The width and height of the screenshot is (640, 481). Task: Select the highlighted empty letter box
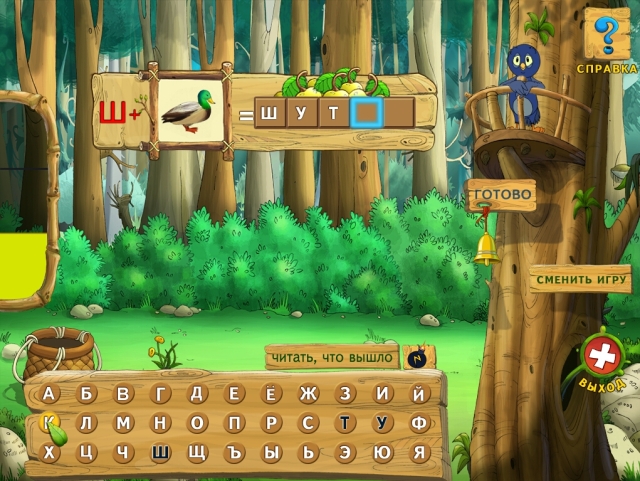tap(367, 113)
